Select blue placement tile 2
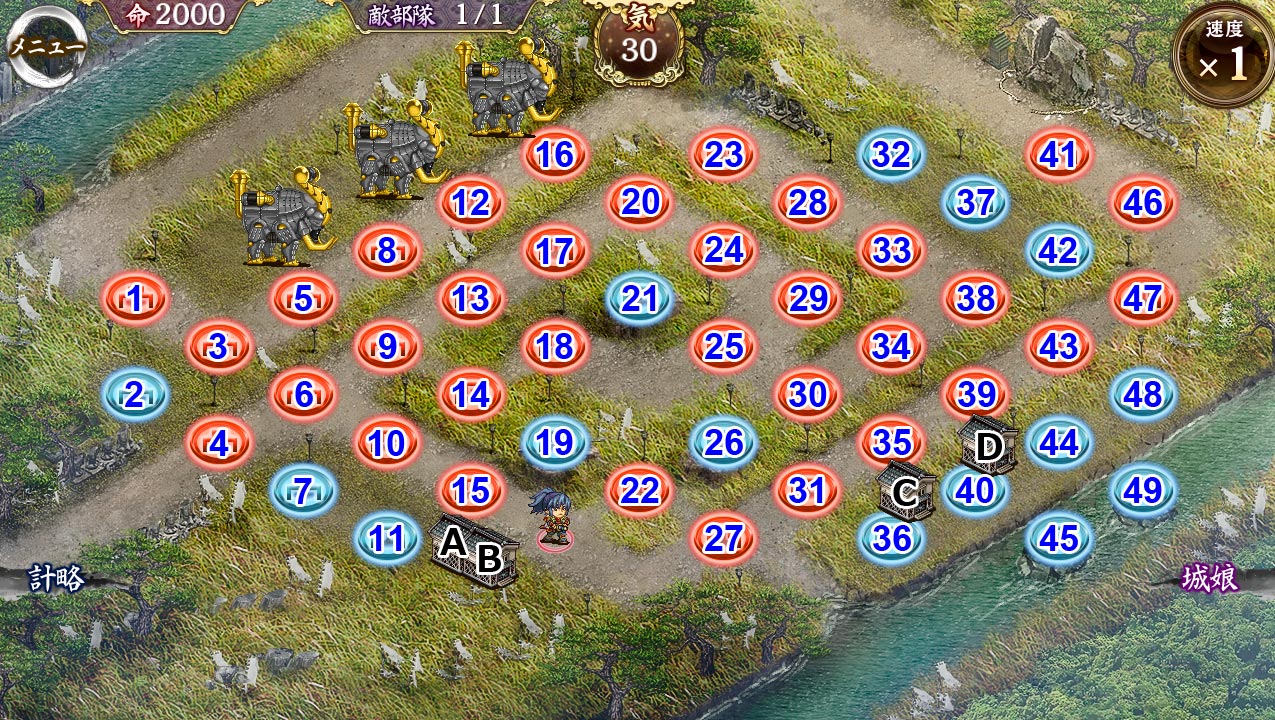The image size is (1275, 720). [135, 395]
